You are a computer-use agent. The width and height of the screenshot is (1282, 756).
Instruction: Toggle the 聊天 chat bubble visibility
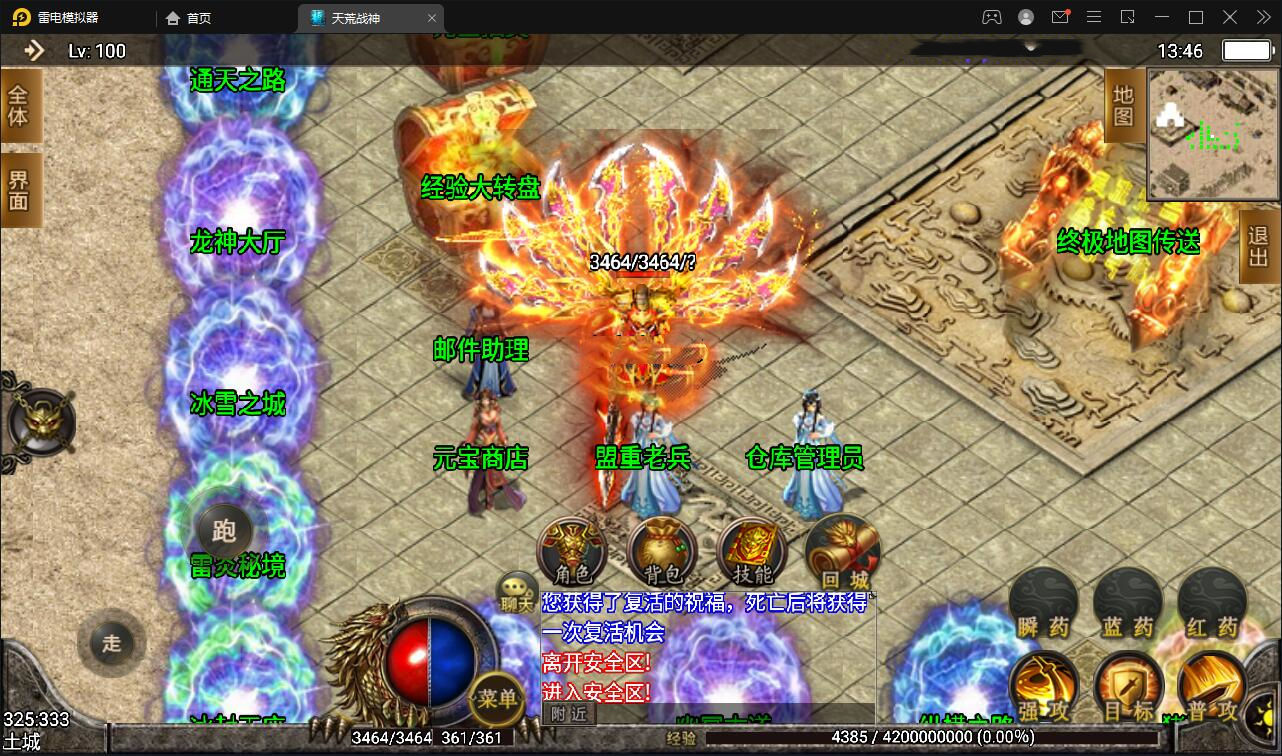tap(515, 588)
